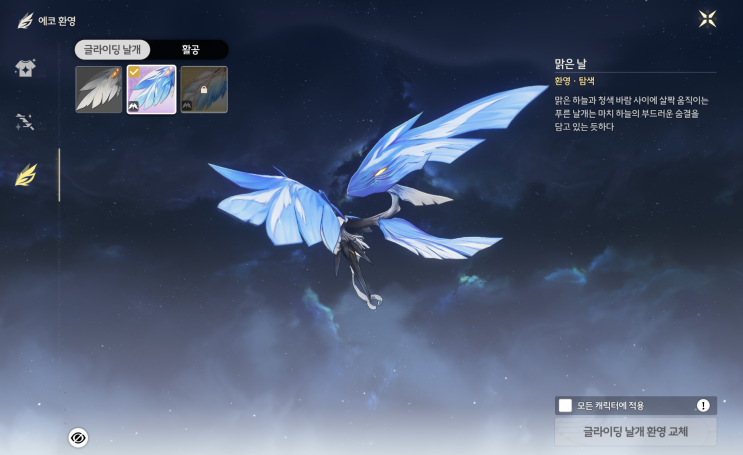The image size is (743, 455).
Task: Show info via the exclamation mark icon
Action: click(x=703, y=405)
